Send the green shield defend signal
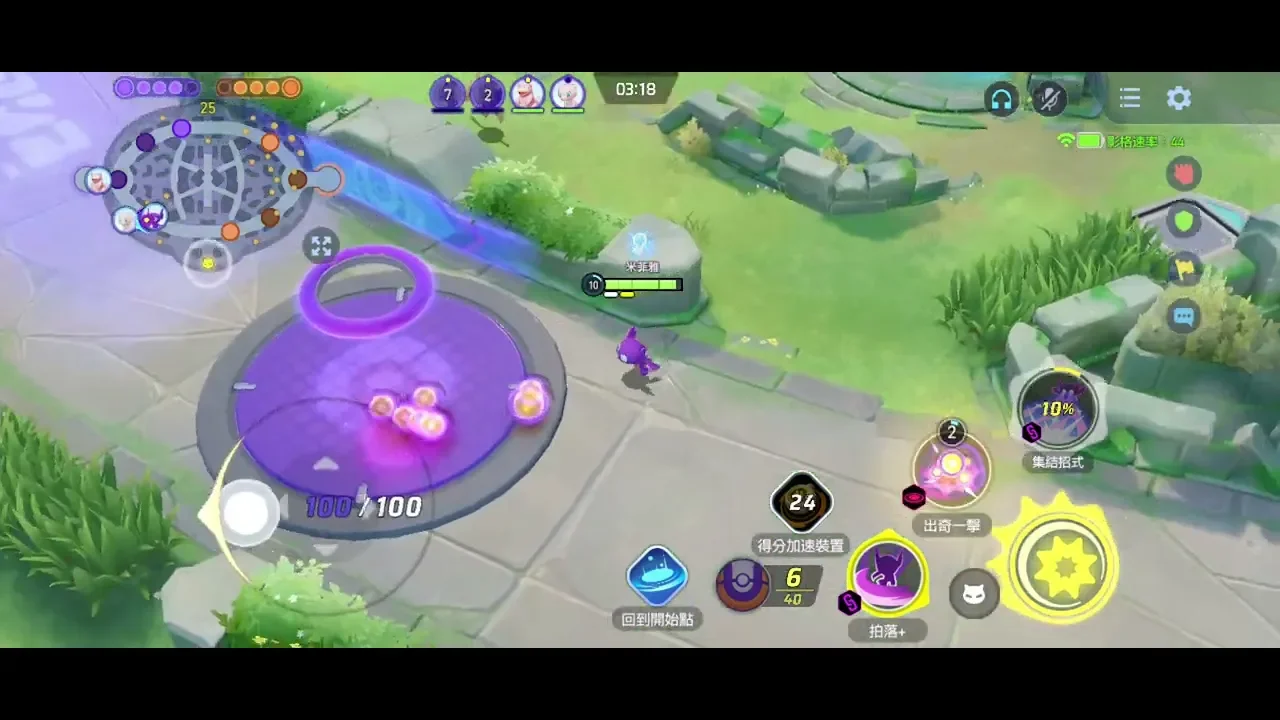The image size is (1280, 720). (1184, 221)
